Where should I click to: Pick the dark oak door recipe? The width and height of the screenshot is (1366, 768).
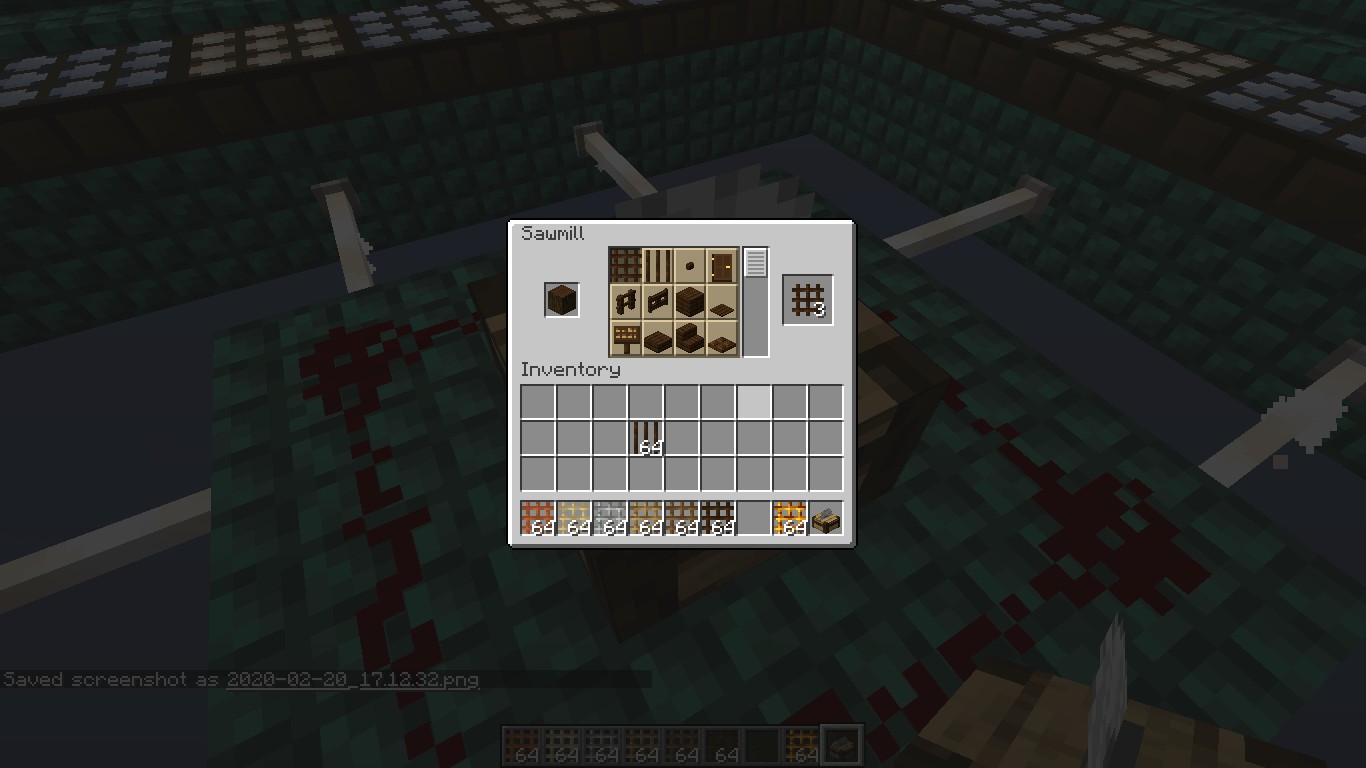(x=722, y=266)
